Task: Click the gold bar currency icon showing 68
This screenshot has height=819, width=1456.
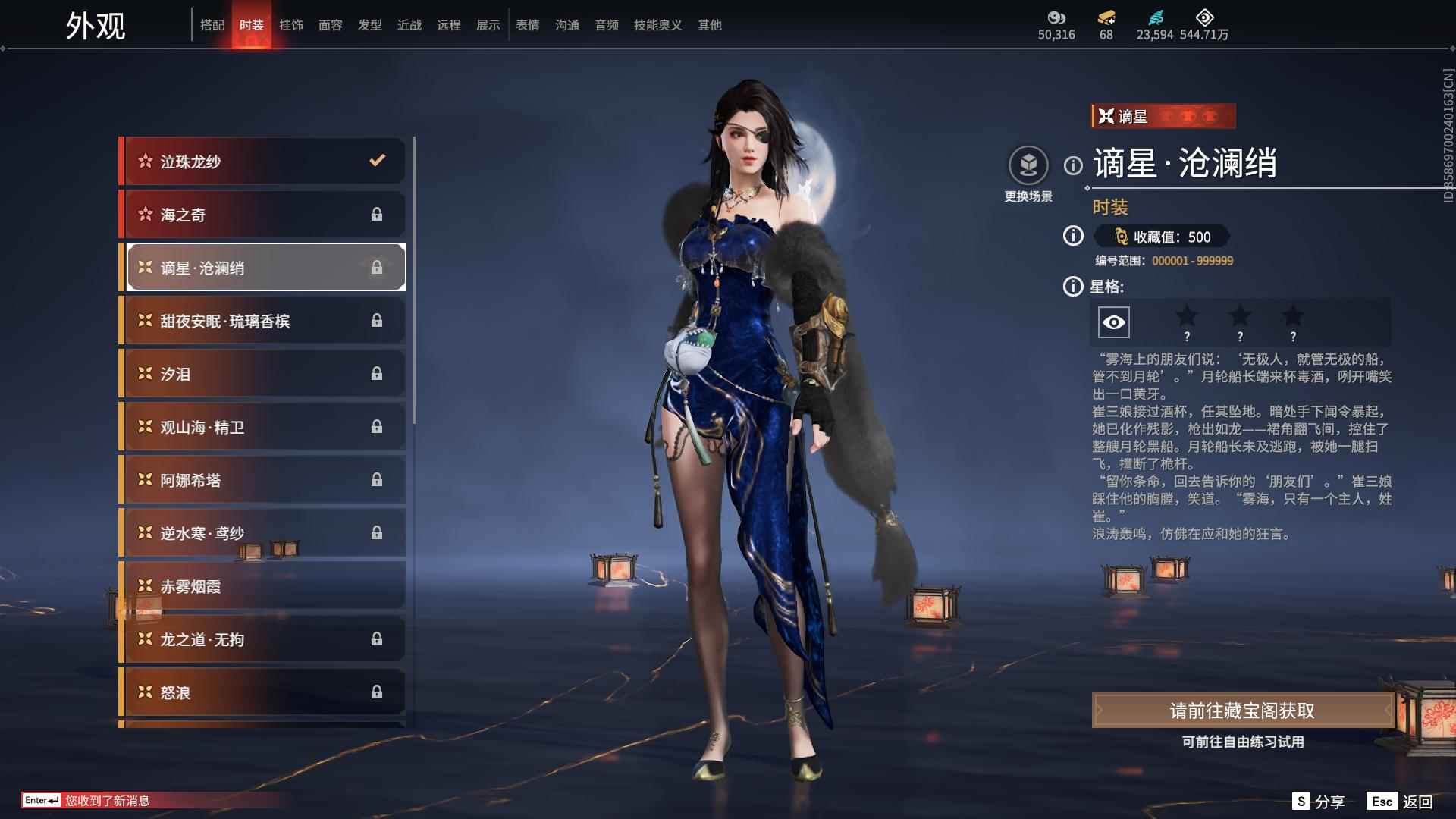Action: coord(1106,18)
